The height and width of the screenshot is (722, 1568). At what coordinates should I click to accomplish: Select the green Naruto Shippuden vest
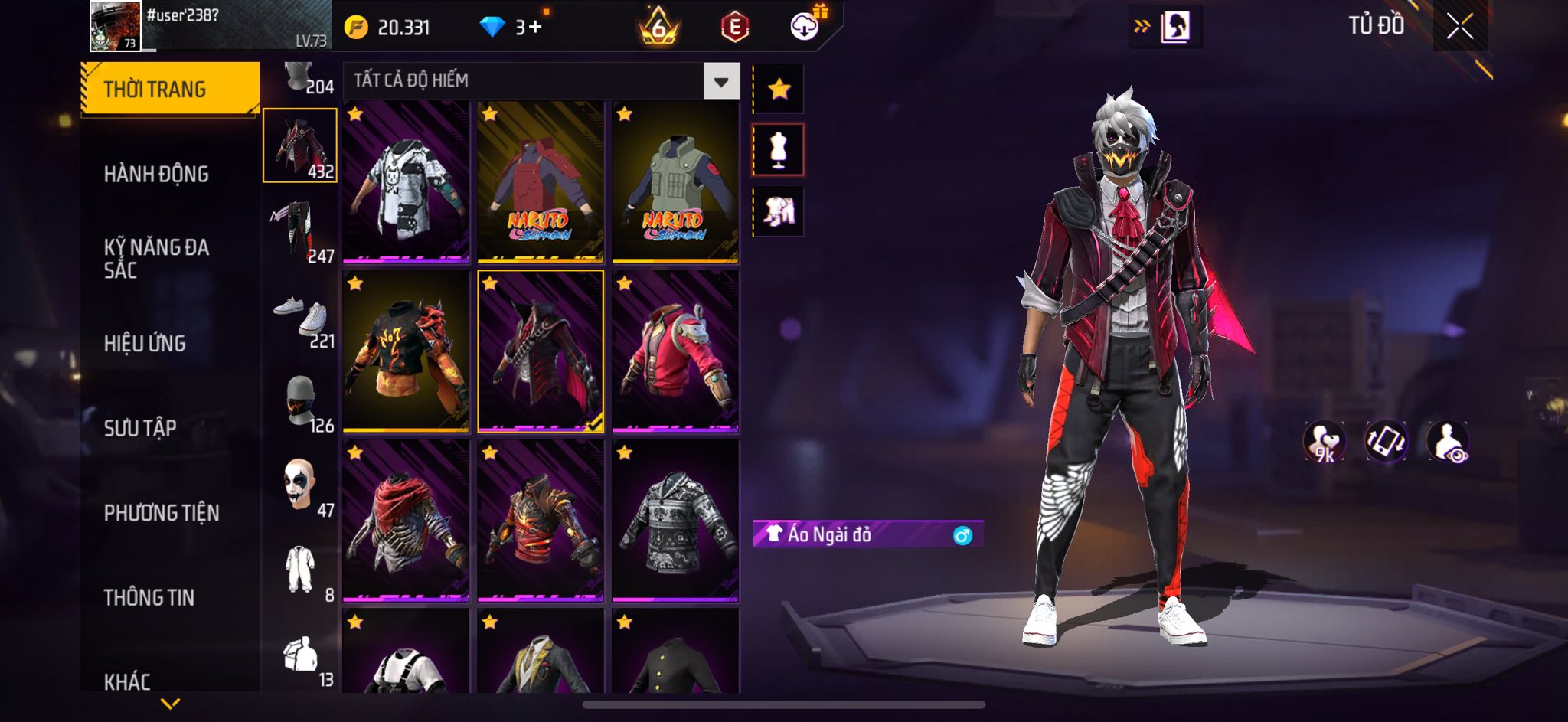click(x=675, y=181)
